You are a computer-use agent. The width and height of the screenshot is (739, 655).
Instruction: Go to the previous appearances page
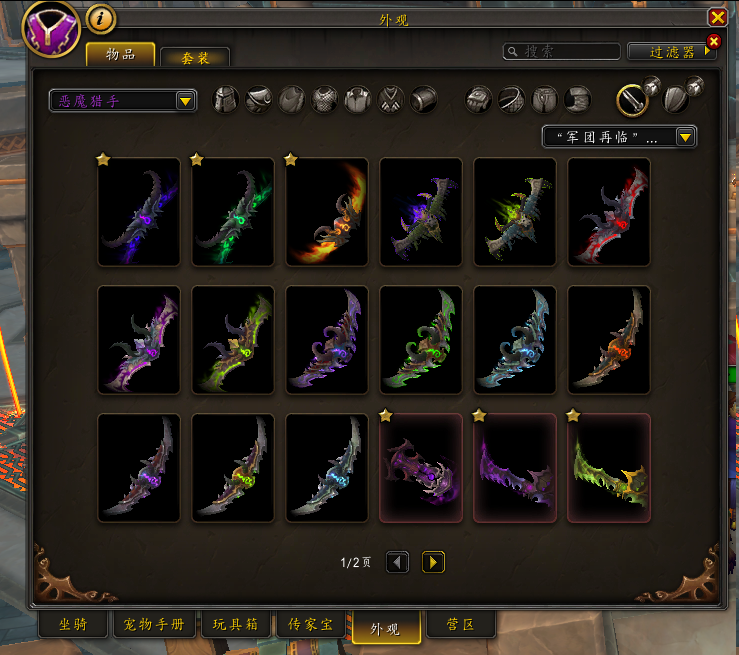(x=398, y=563)
